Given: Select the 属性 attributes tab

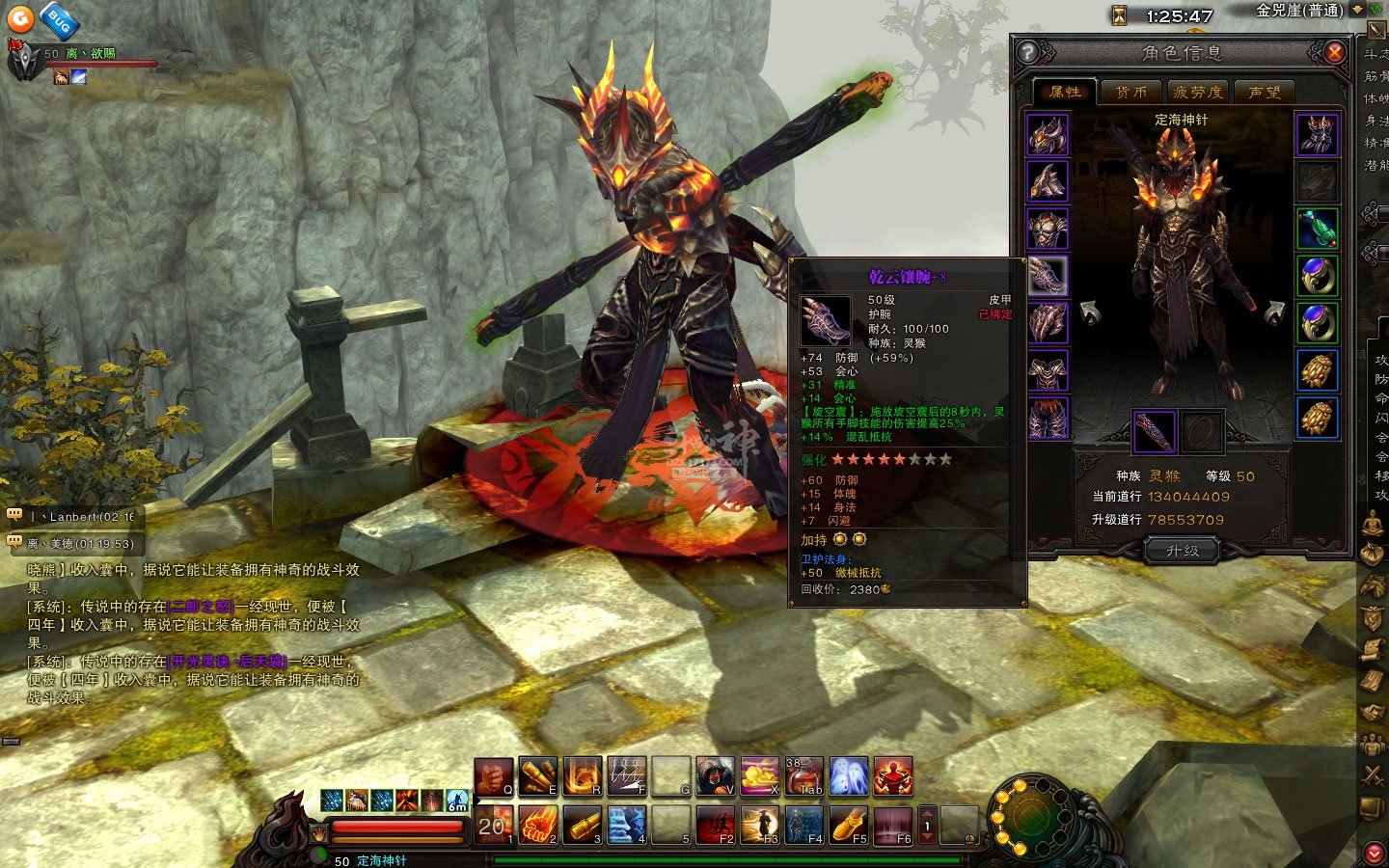Looking at the screenshot, I should [x=1064, y=92].
